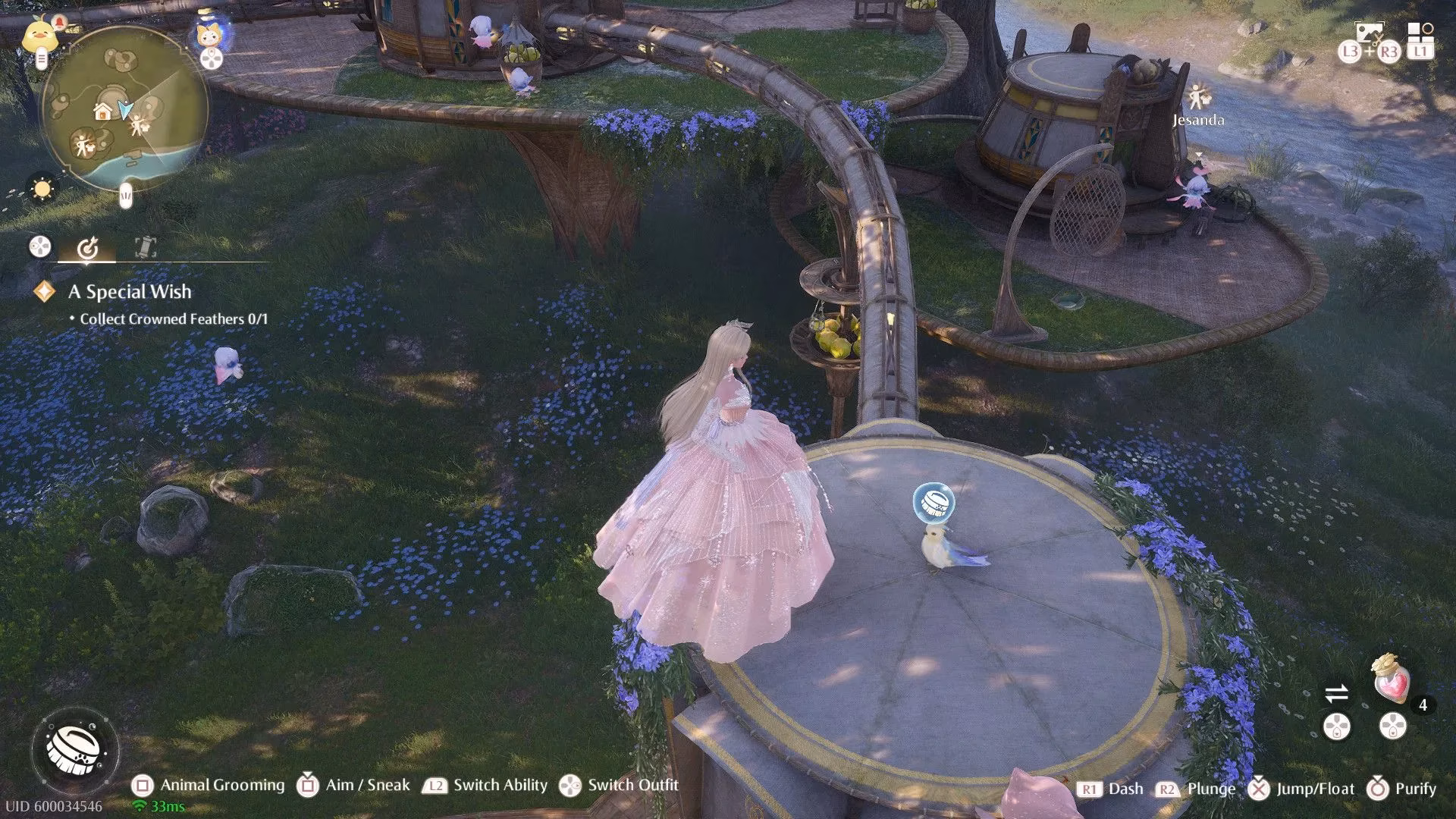
Task: Click the swap arrows icon
Action: coord(1336,693)
